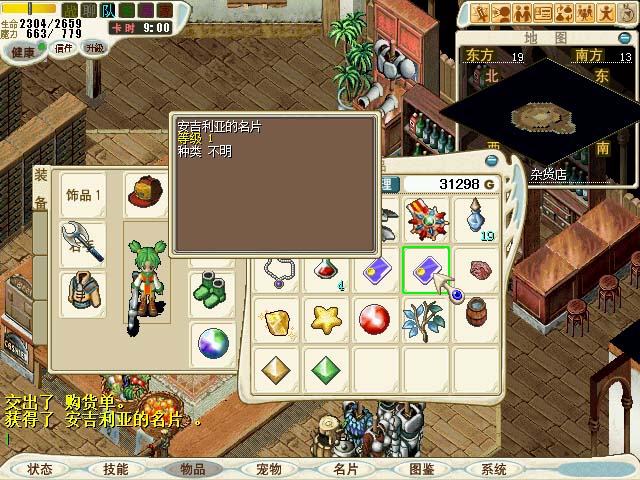Open the 名片 name card menu

point(345,469)
